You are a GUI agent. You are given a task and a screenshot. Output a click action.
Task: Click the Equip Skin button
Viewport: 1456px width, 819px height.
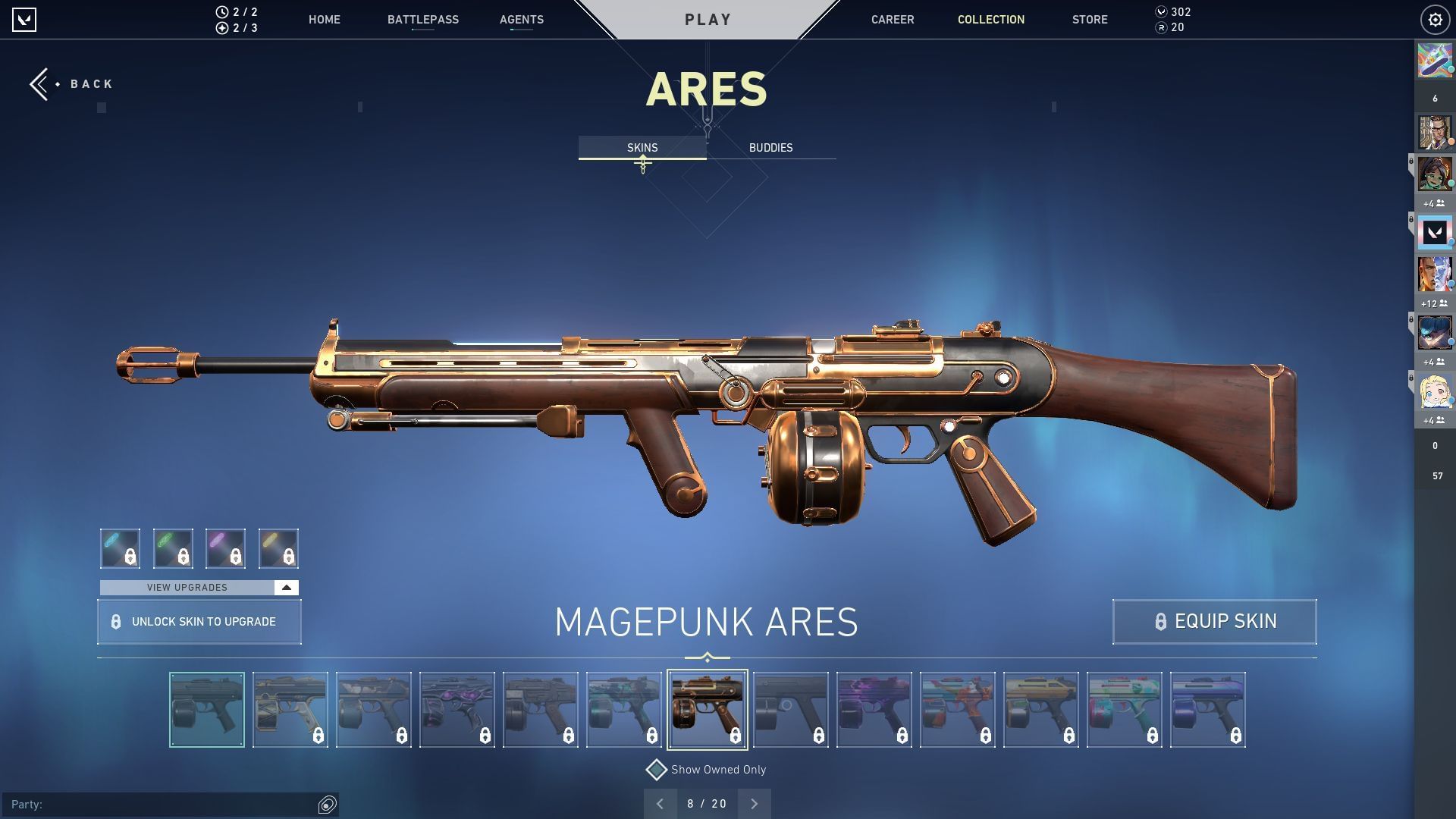1214,622
